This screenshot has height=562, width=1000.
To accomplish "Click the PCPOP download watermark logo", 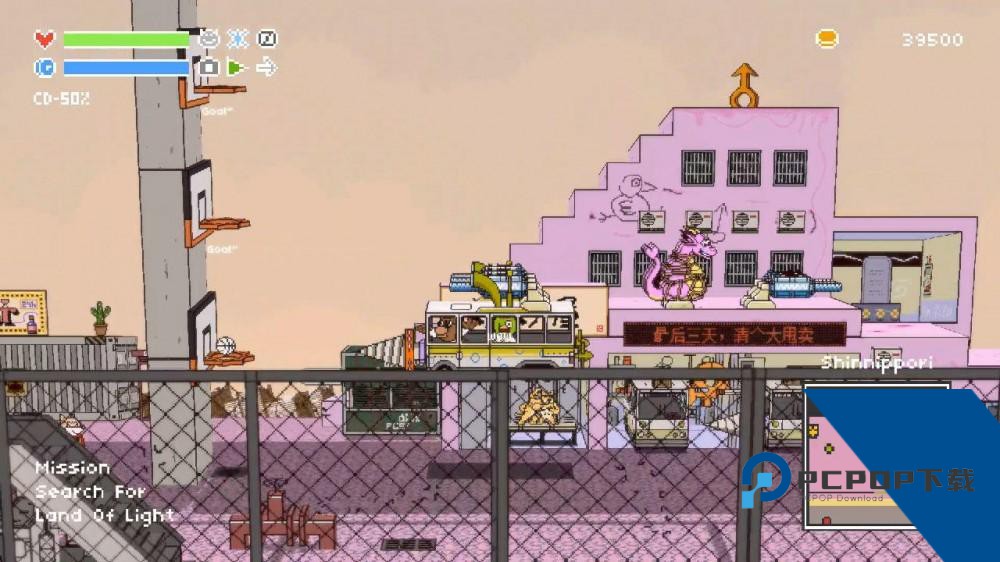I will tap(857, 482).
